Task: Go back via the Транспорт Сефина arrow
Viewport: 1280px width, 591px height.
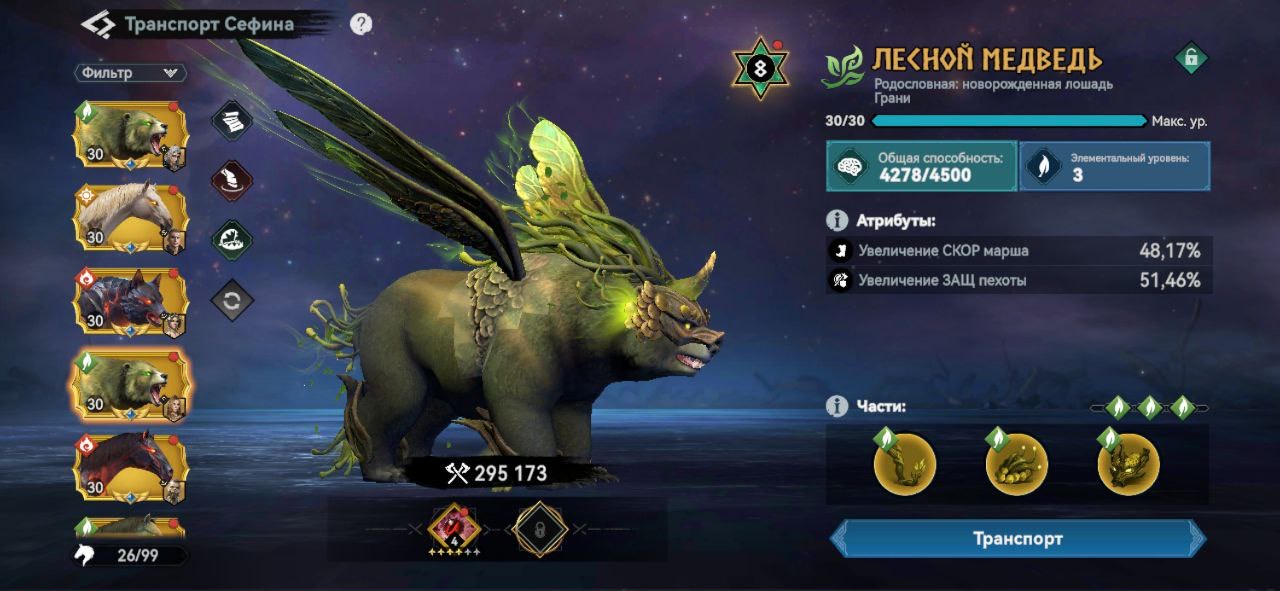Action: point(97,24)
